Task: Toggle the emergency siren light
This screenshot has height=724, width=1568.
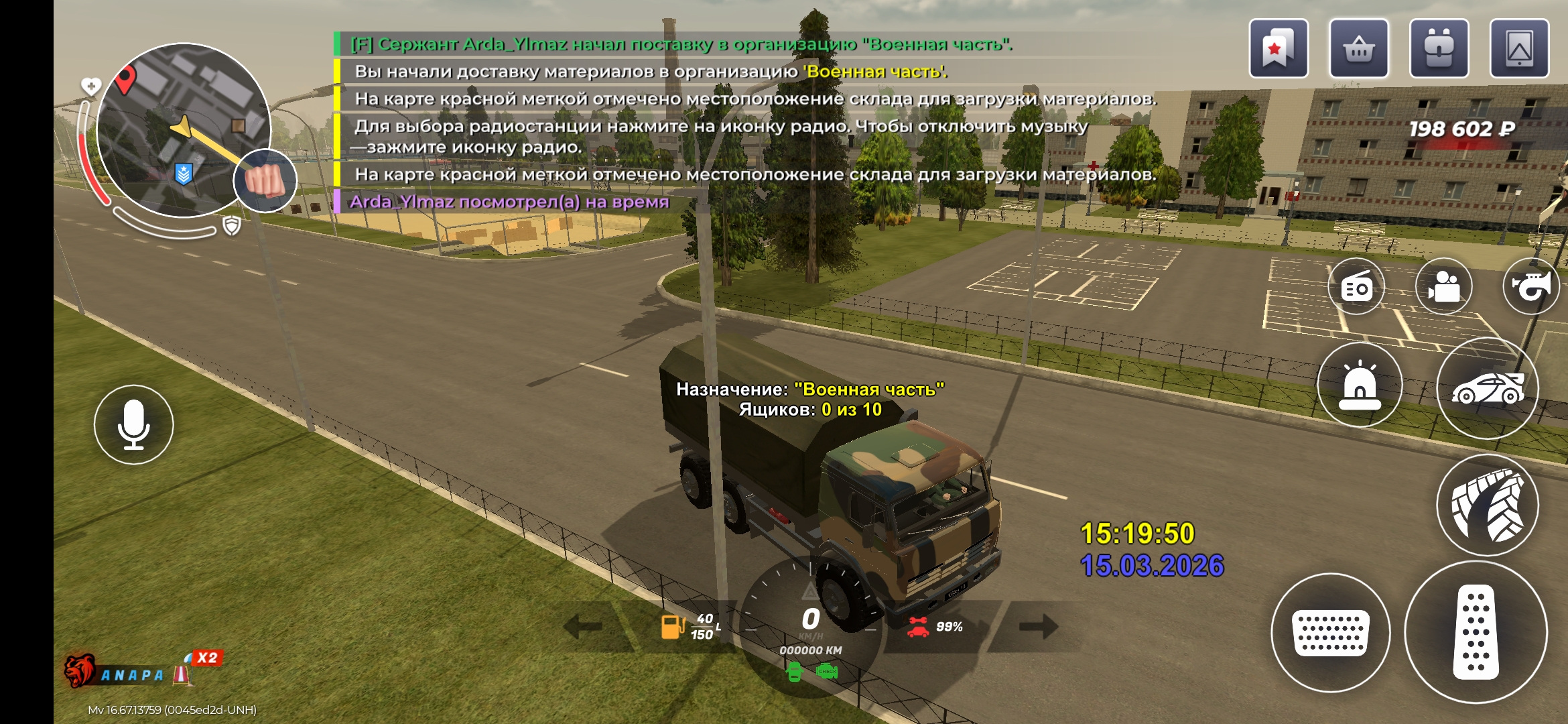Action: click(x=1360, y=385)
